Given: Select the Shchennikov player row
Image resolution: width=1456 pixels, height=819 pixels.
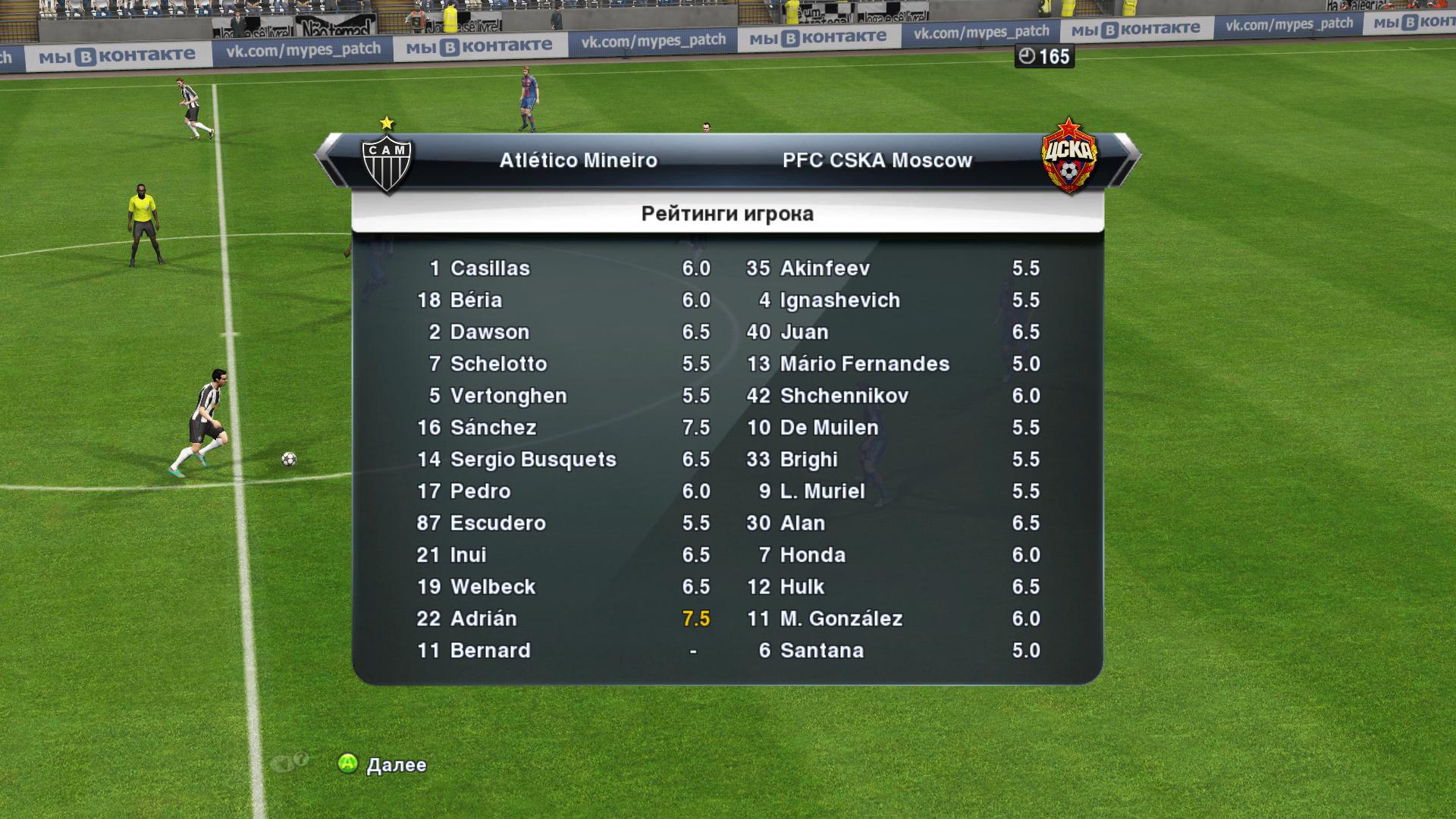Looking at the screenshot, I should 844,396.
